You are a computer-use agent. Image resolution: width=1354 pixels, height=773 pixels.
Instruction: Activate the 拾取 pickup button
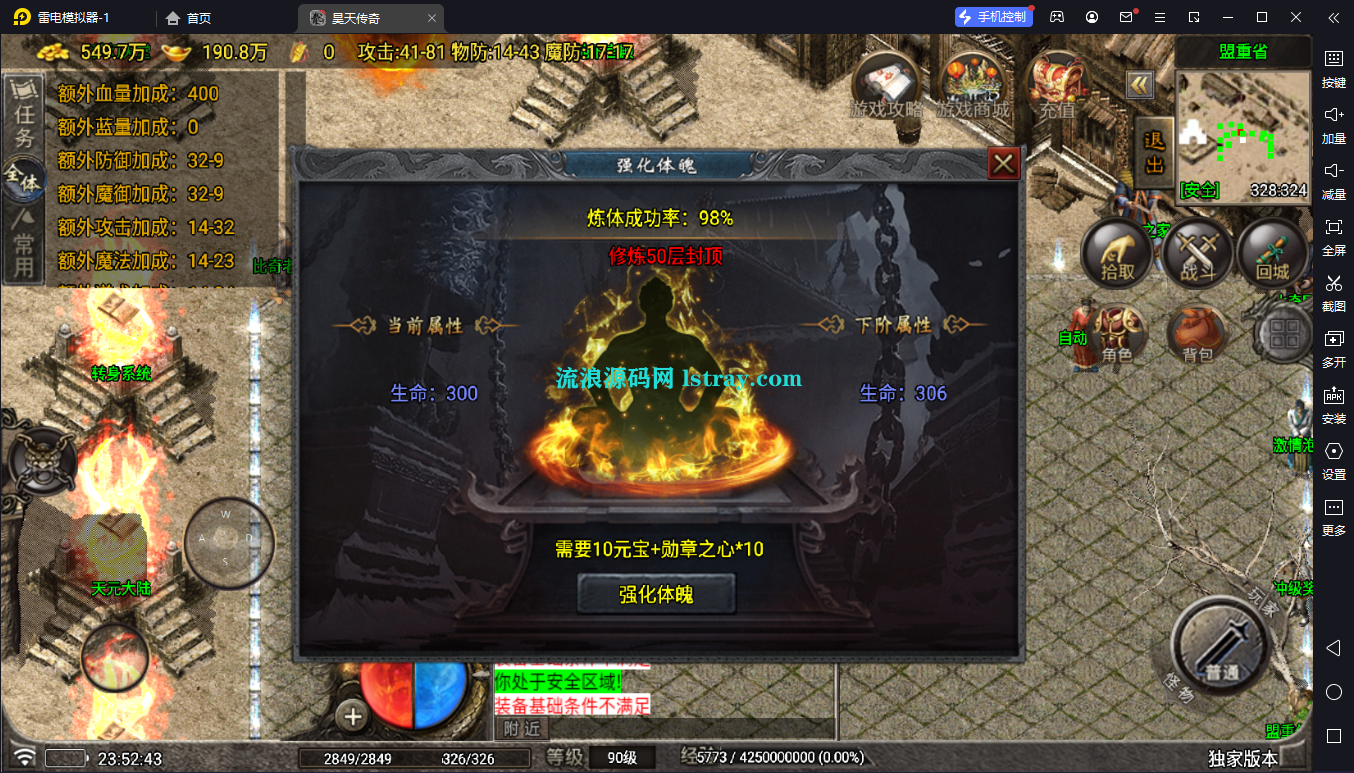[1117, 251]
